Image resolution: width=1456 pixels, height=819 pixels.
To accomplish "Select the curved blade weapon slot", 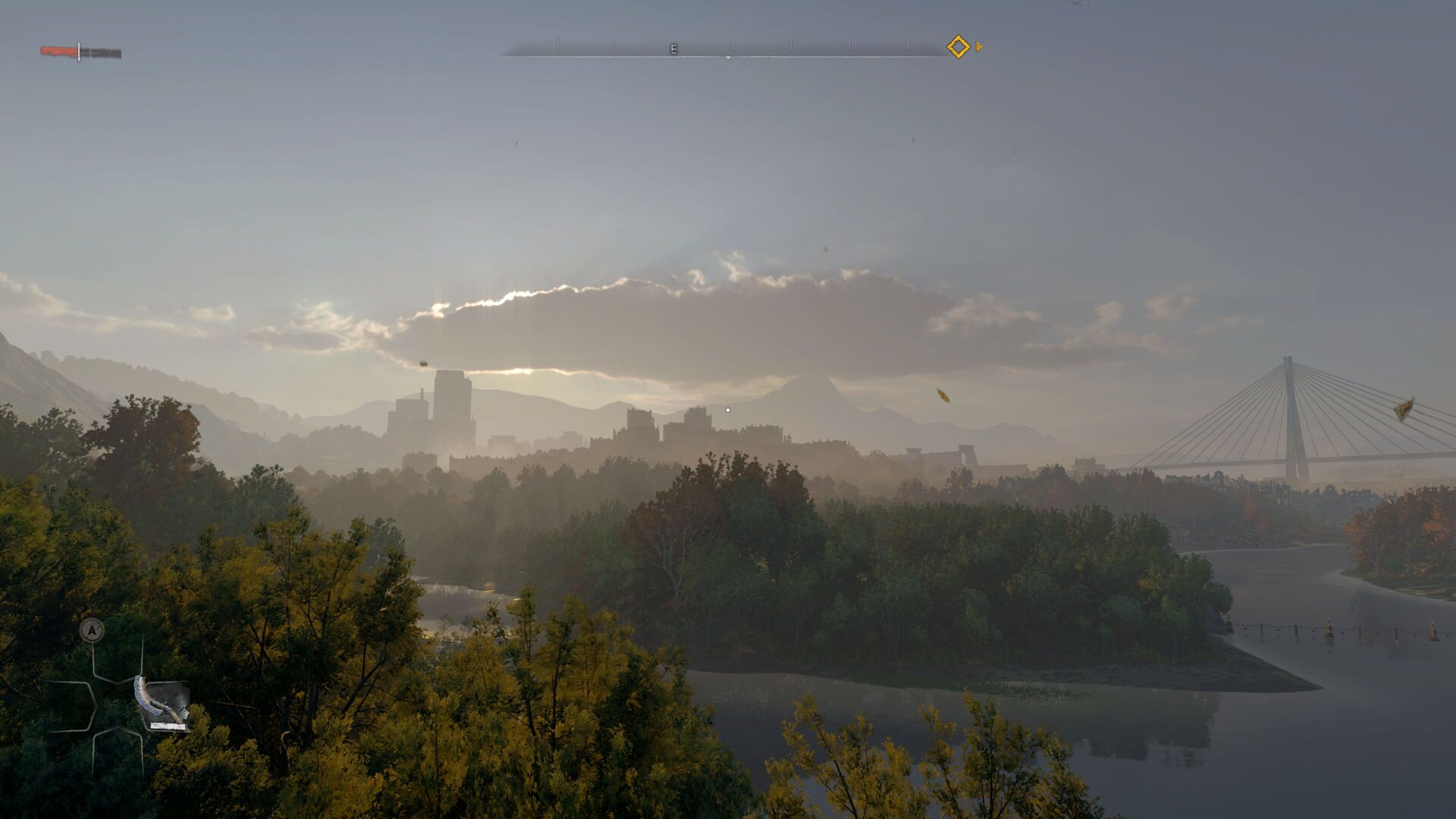I will point(162,704).
